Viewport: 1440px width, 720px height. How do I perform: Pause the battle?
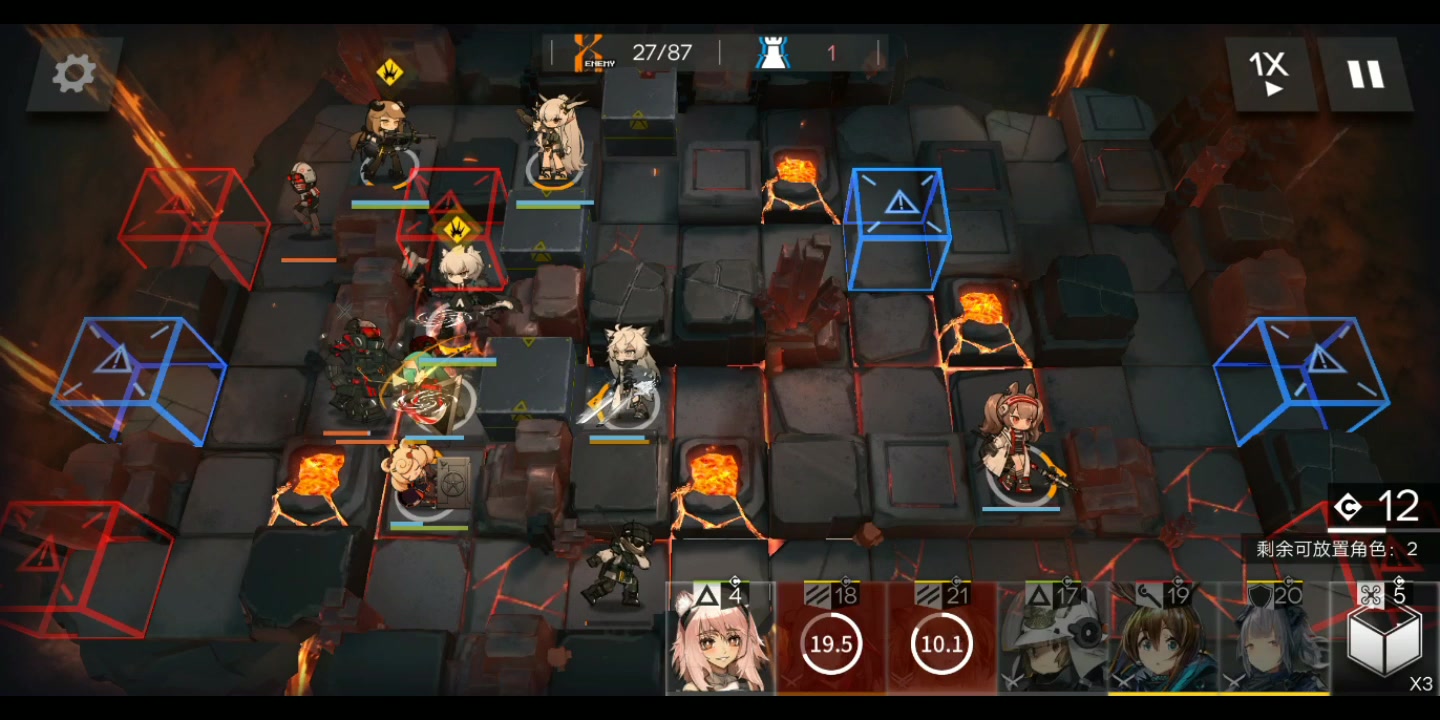1364,74
